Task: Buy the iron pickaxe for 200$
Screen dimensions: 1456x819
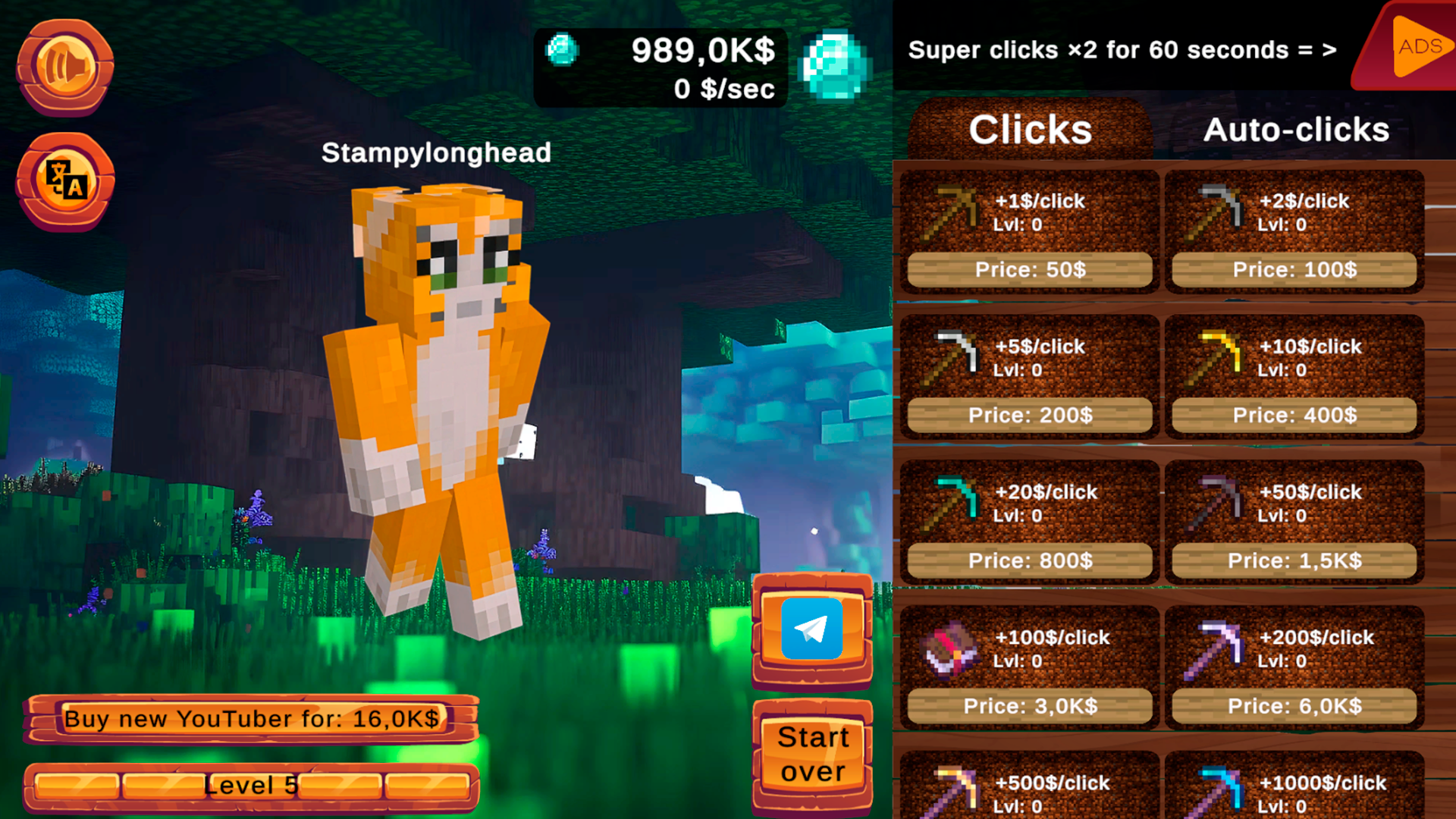Action: tap(1028, 415)
